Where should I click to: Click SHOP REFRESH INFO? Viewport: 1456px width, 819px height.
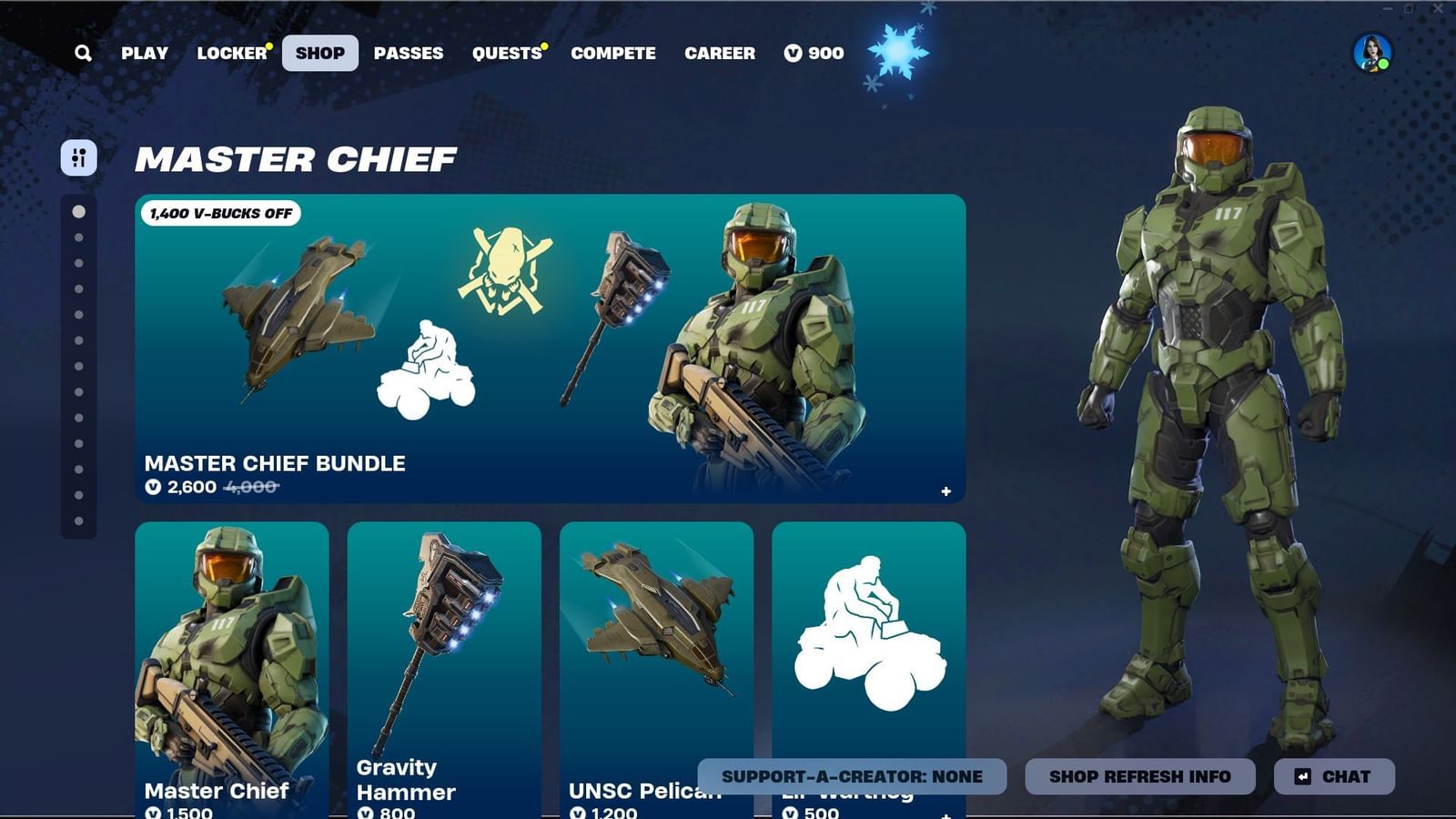(1139, 776)
